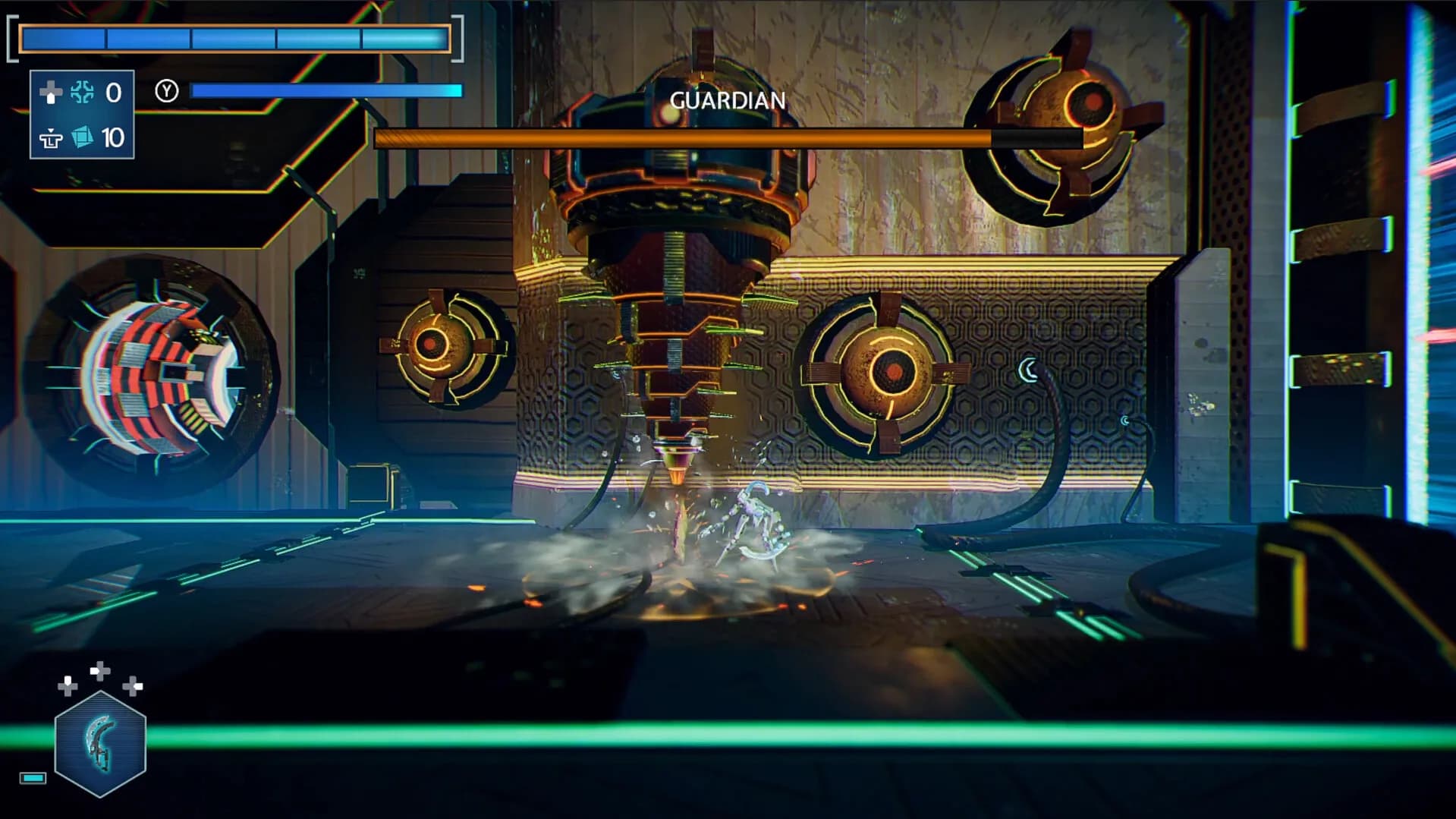
Task: Click the Y ability charge meter
Action: tap(326, 90)
